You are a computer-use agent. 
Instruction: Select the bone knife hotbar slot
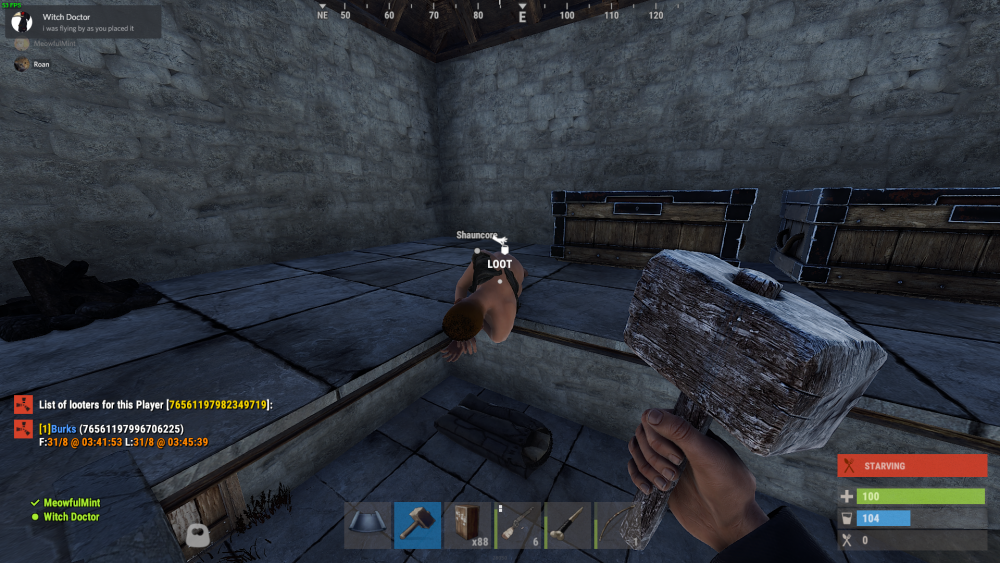[568, 525]
